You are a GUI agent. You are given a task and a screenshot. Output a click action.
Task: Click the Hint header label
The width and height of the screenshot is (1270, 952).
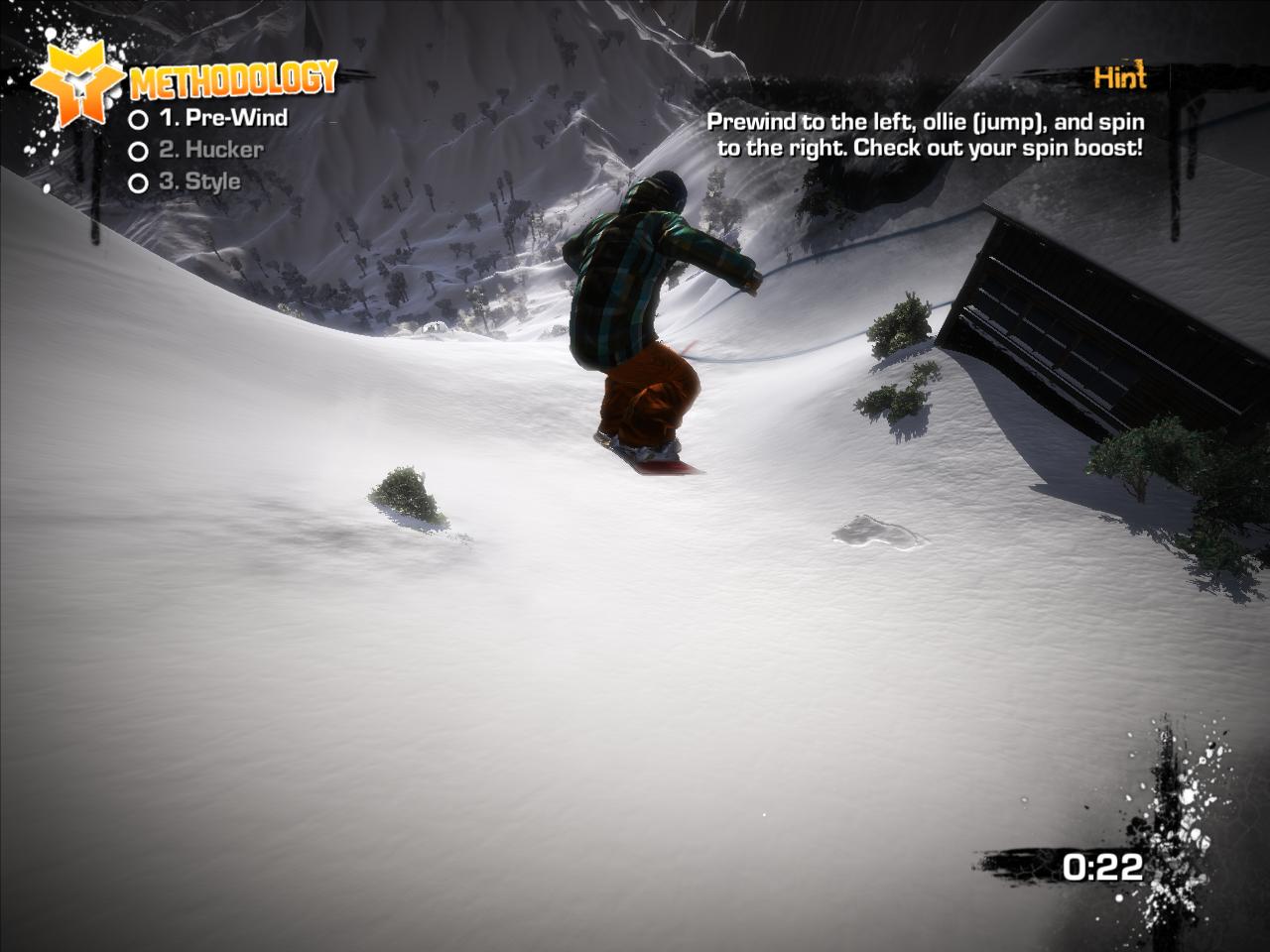tap(1119, 77)
